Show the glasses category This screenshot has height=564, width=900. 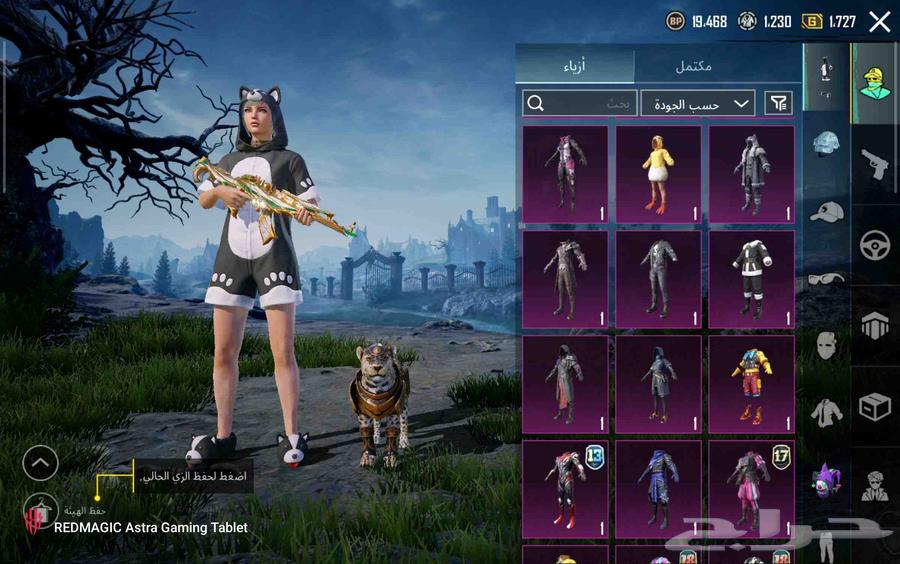826,278
